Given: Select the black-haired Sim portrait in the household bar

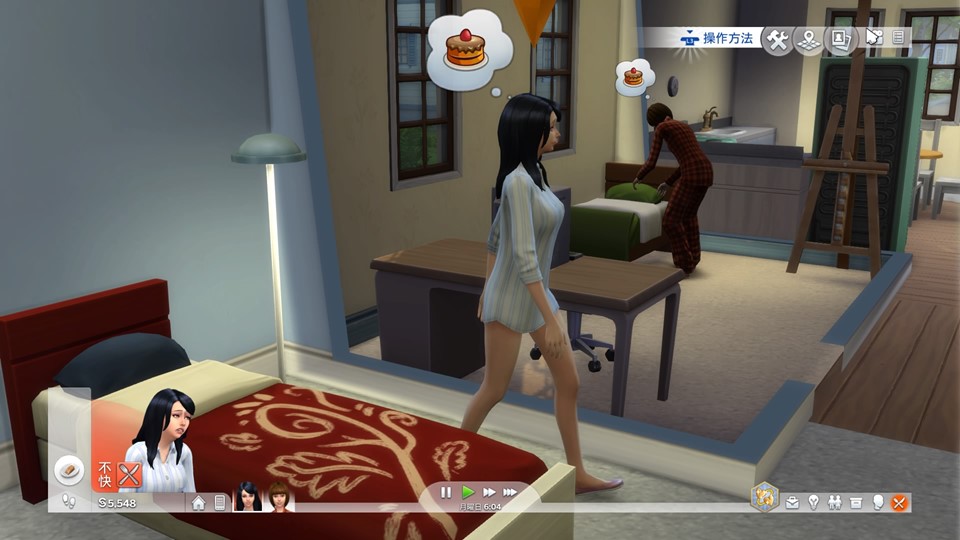Looking at the screenshot, I should point(247,496).
